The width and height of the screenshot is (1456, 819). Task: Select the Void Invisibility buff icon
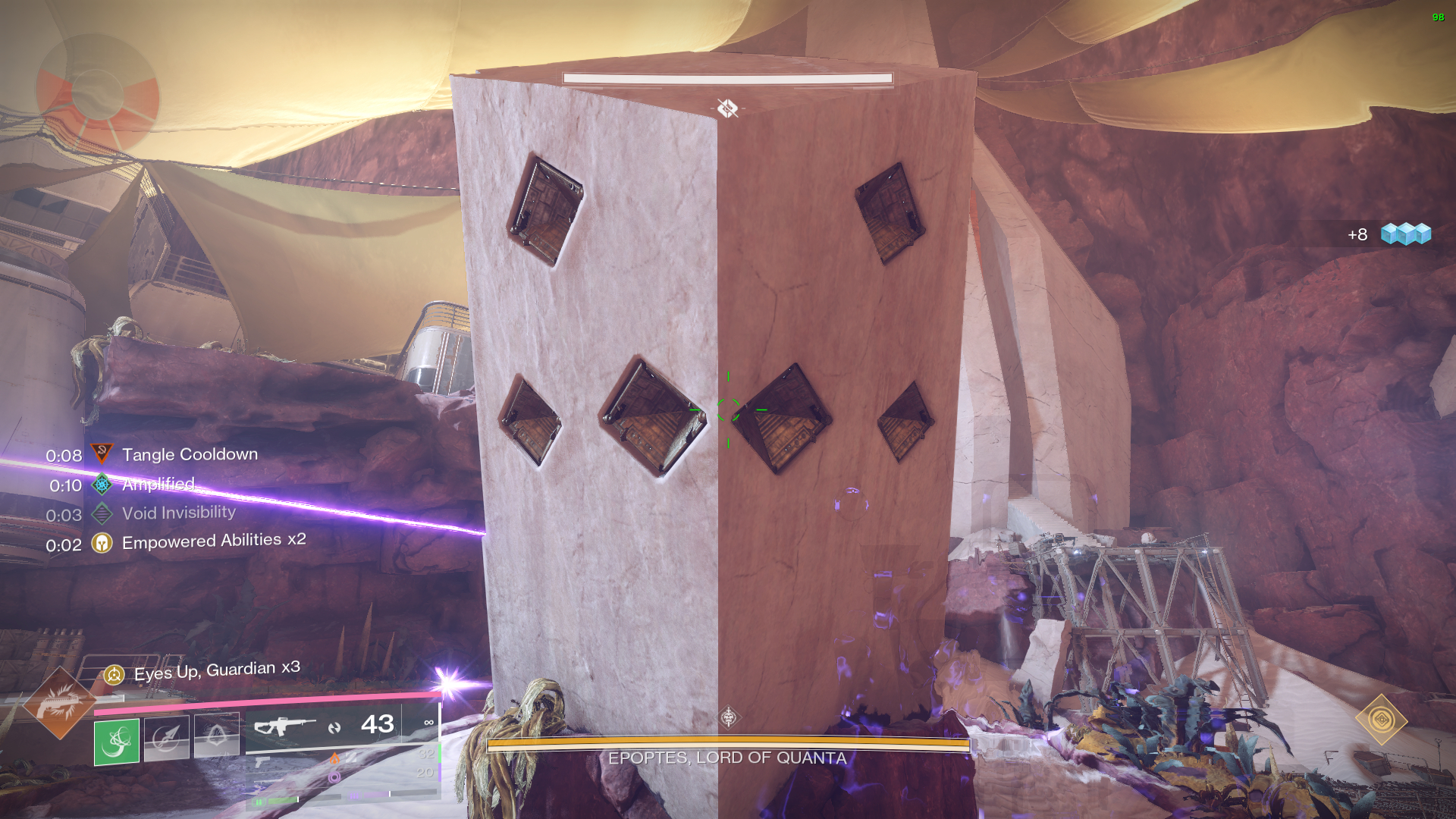click(102, 513)
